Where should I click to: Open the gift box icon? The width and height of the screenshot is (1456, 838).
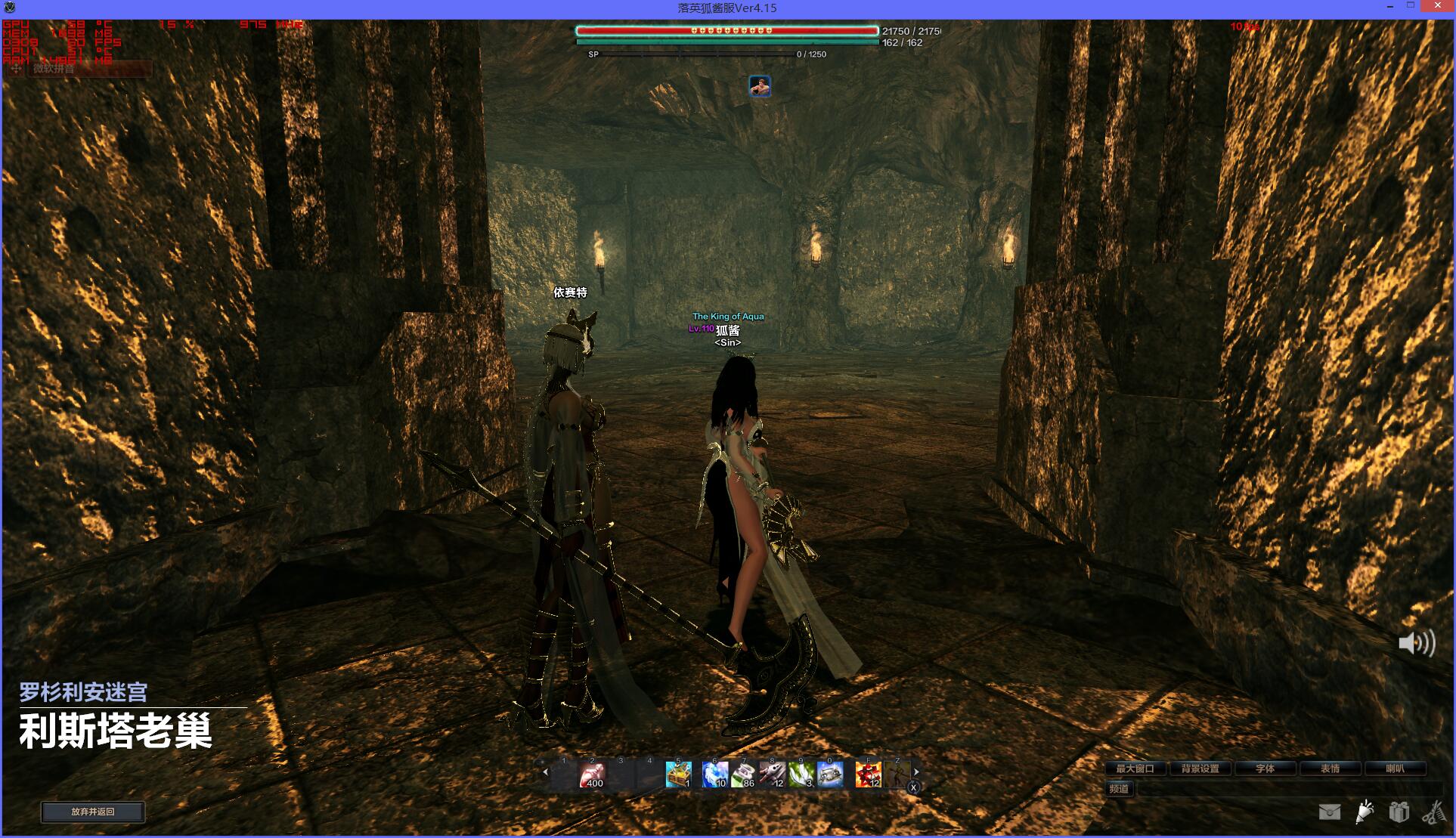point(1399,812)
